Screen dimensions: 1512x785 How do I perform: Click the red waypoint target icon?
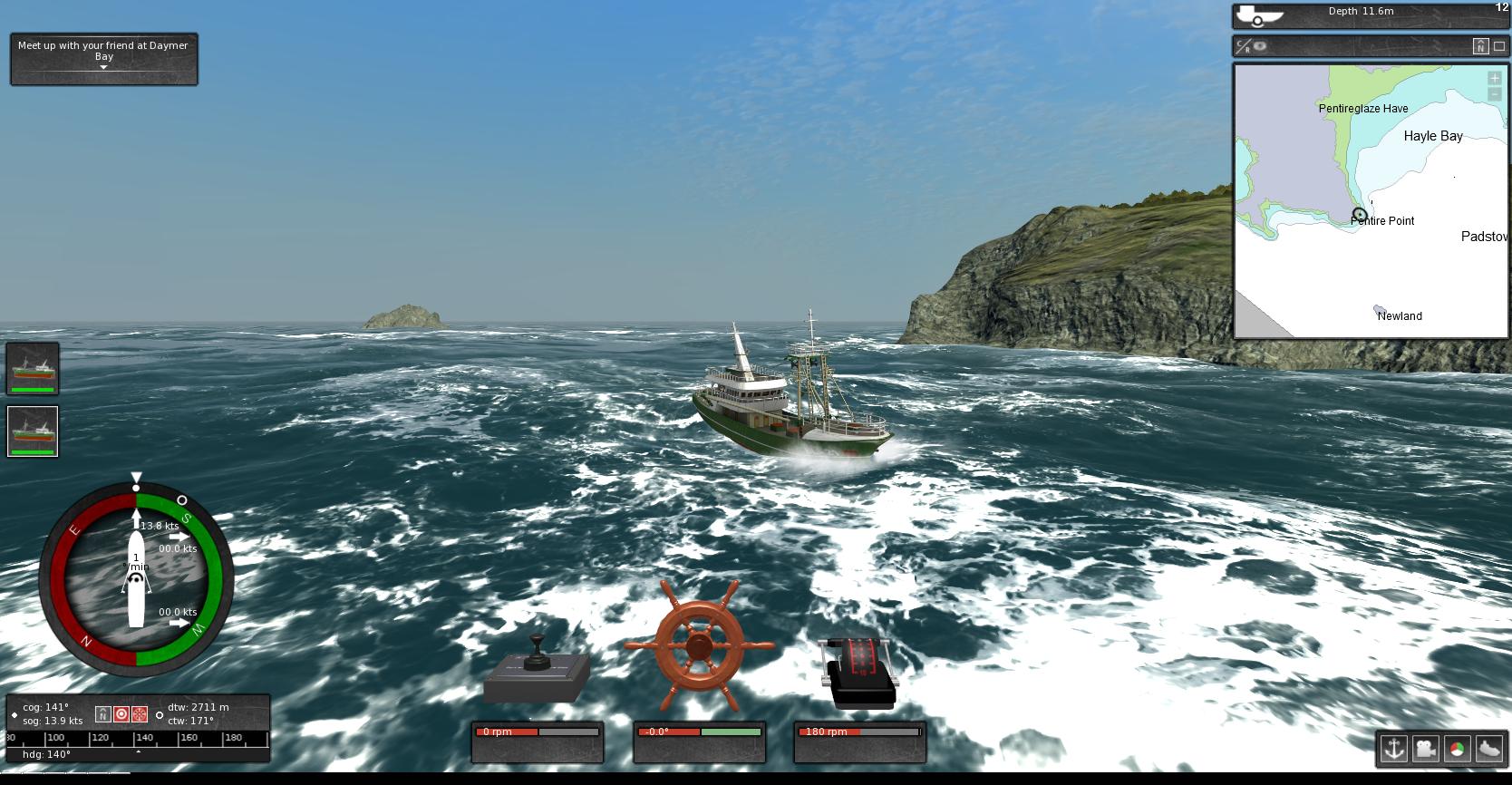click(x=120, y=714)
